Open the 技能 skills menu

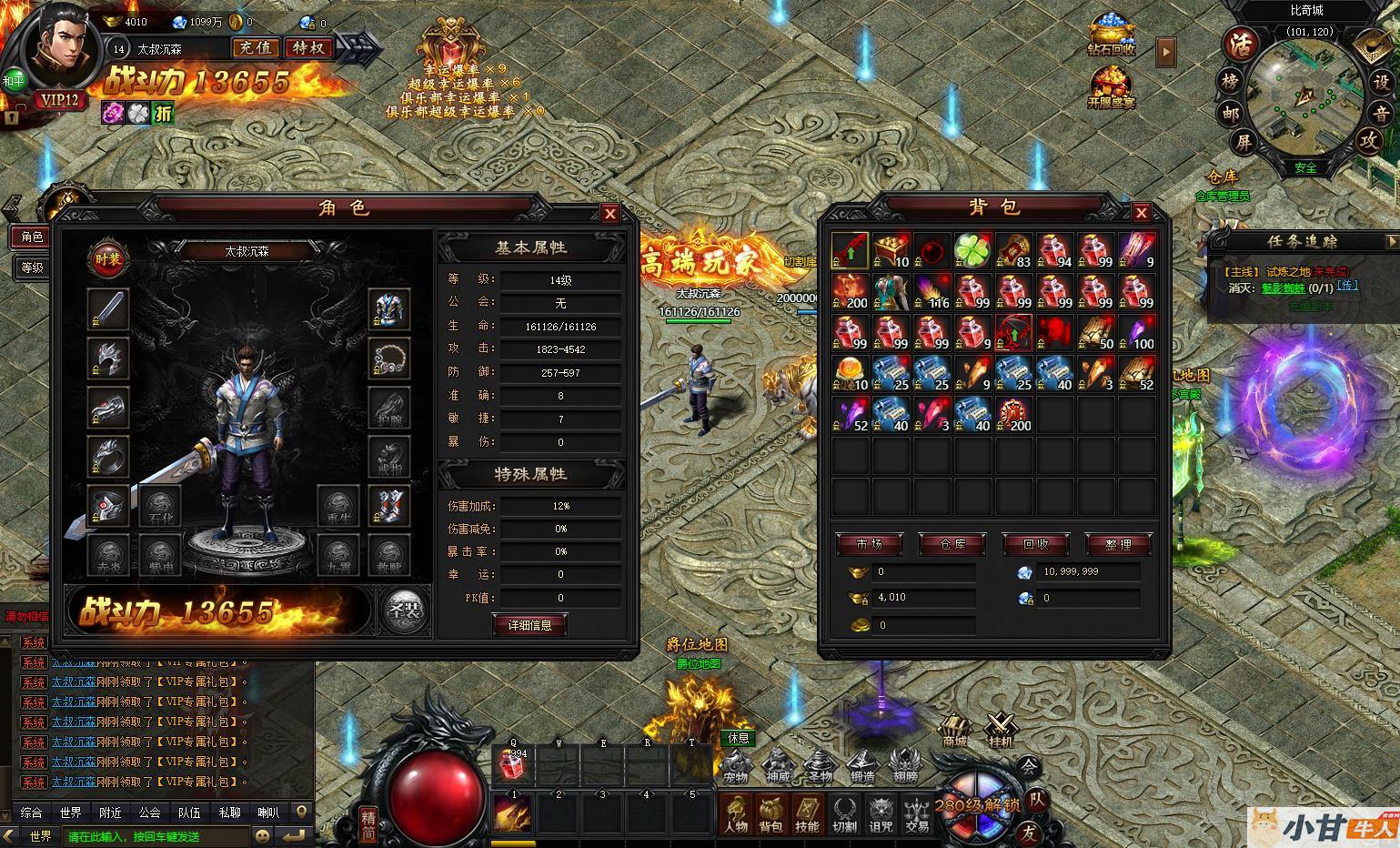[807, 812]
